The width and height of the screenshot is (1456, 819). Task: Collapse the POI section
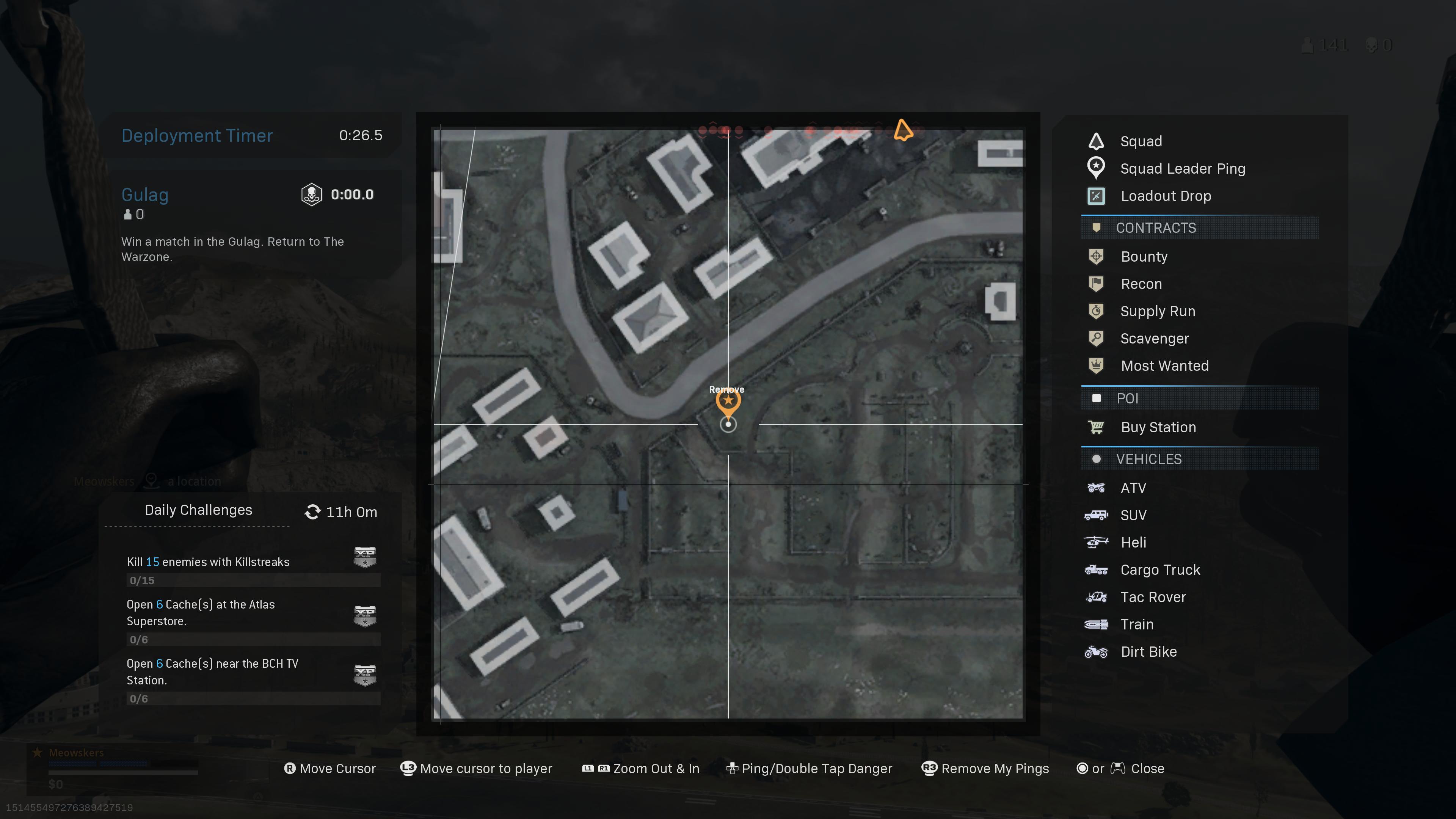(x=1127, y=399)
